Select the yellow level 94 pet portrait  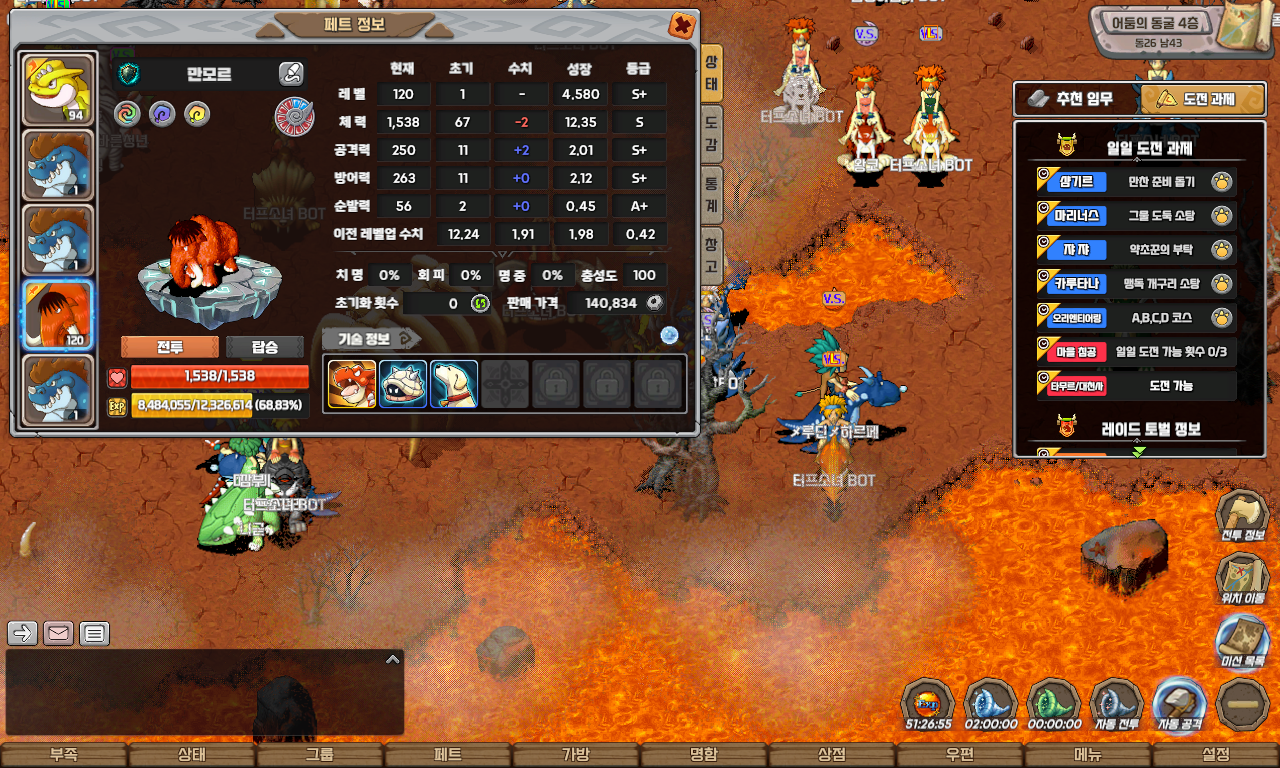coord(58,88)
